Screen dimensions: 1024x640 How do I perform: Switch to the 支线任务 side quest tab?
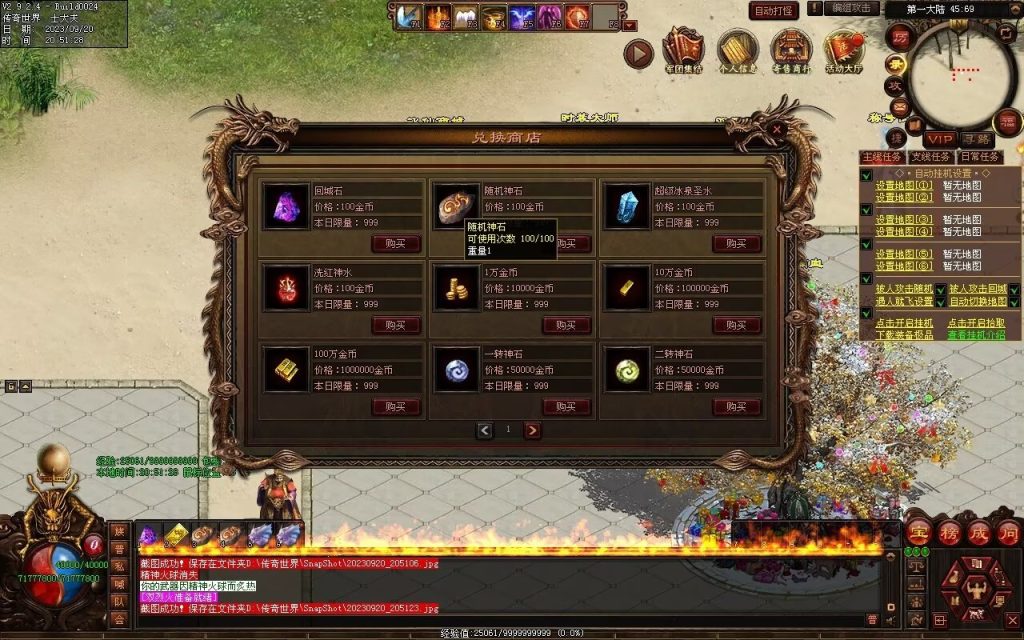[930, 157]
